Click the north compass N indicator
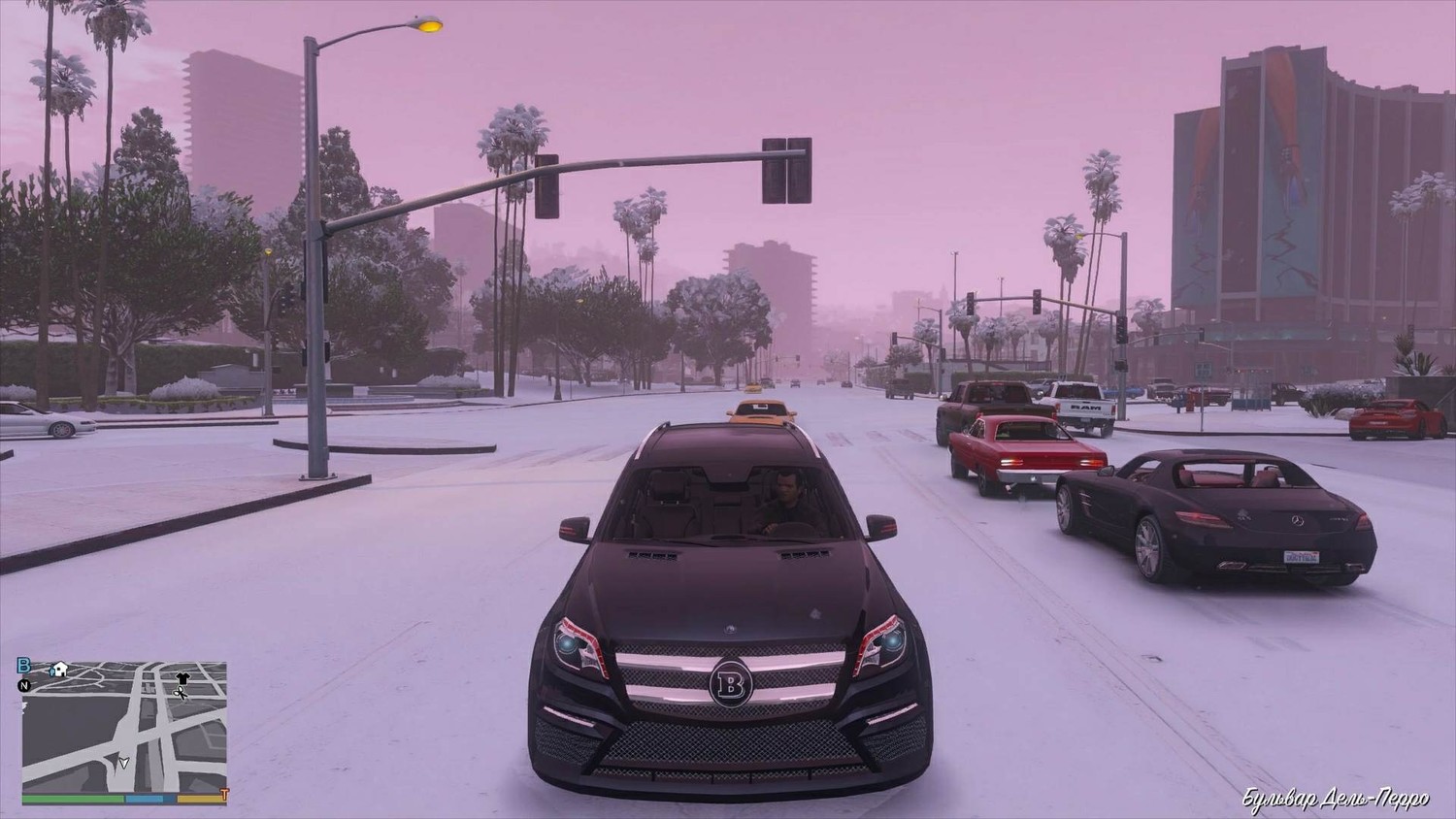Image resolution: width=1456 pixels, height=819 pixels. [x=24, y=685]
